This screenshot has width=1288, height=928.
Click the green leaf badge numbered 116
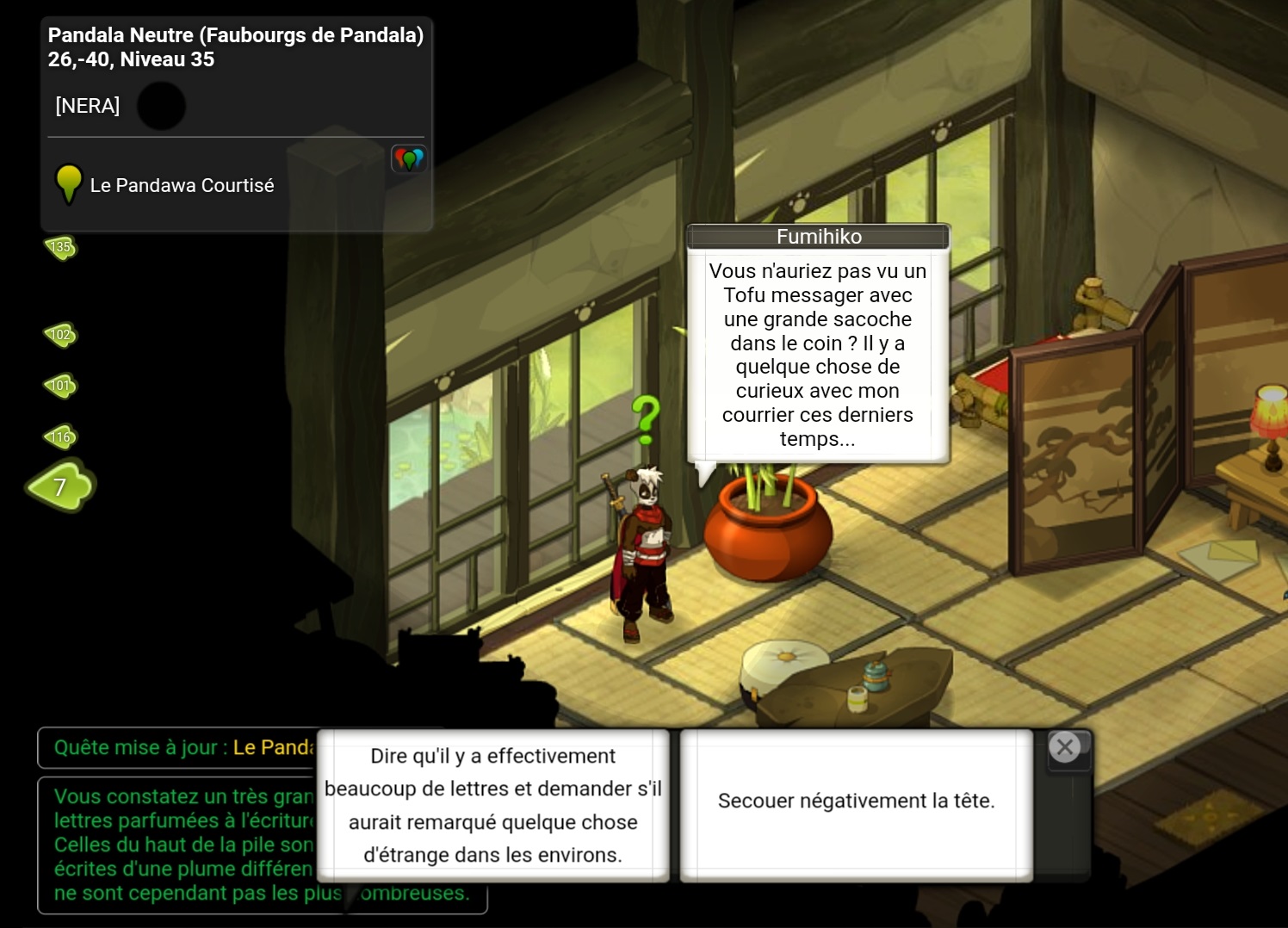point(60,437)
